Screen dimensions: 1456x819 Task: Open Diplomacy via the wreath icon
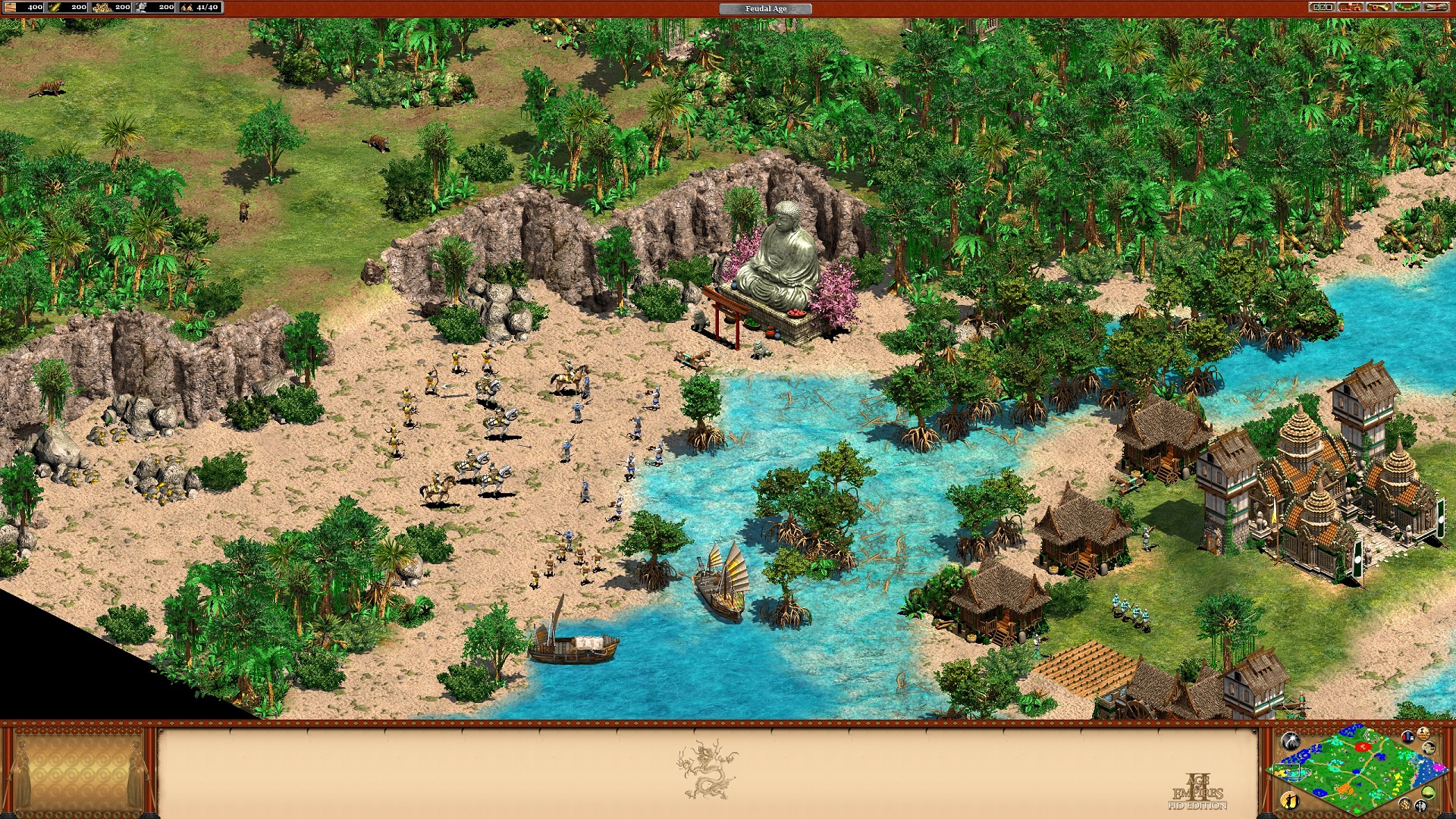point(1407,8)
